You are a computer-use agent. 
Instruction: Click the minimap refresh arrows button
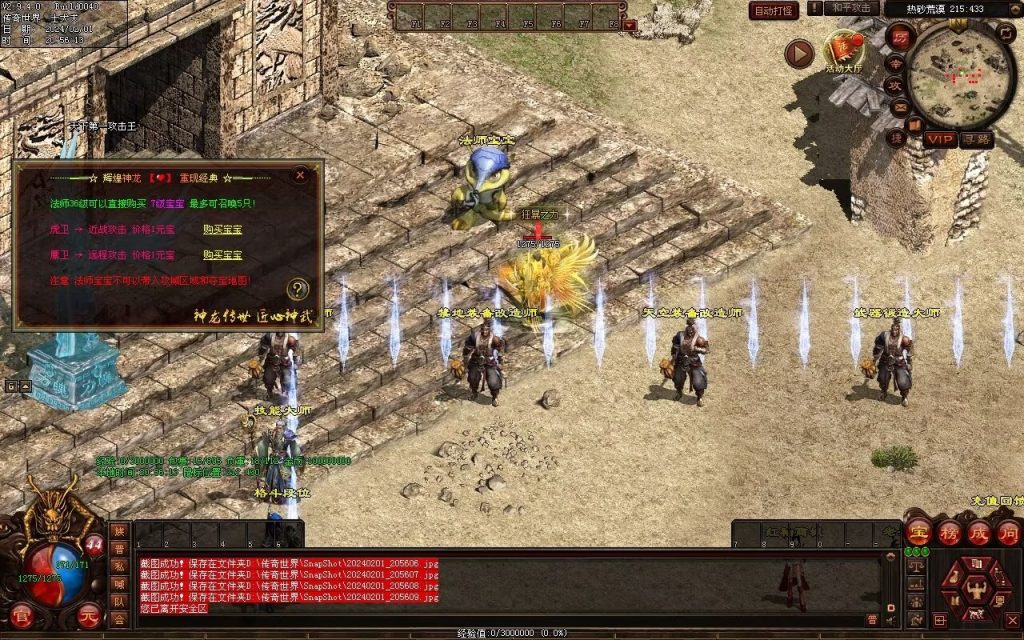pos(1004,34)
